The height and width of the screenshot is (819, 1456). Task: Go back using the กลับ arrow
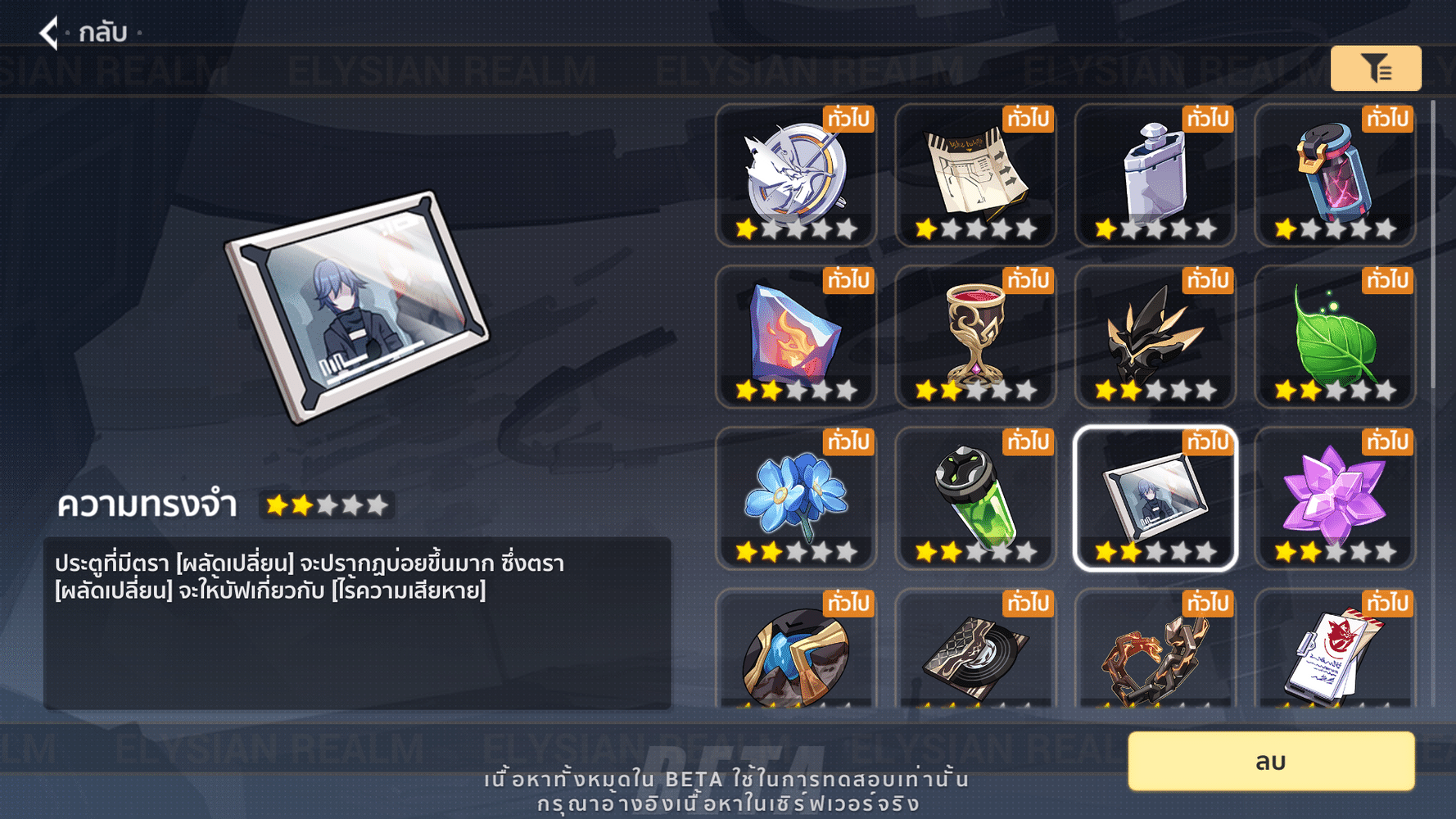pyautogui.click(x=49, y=33)
